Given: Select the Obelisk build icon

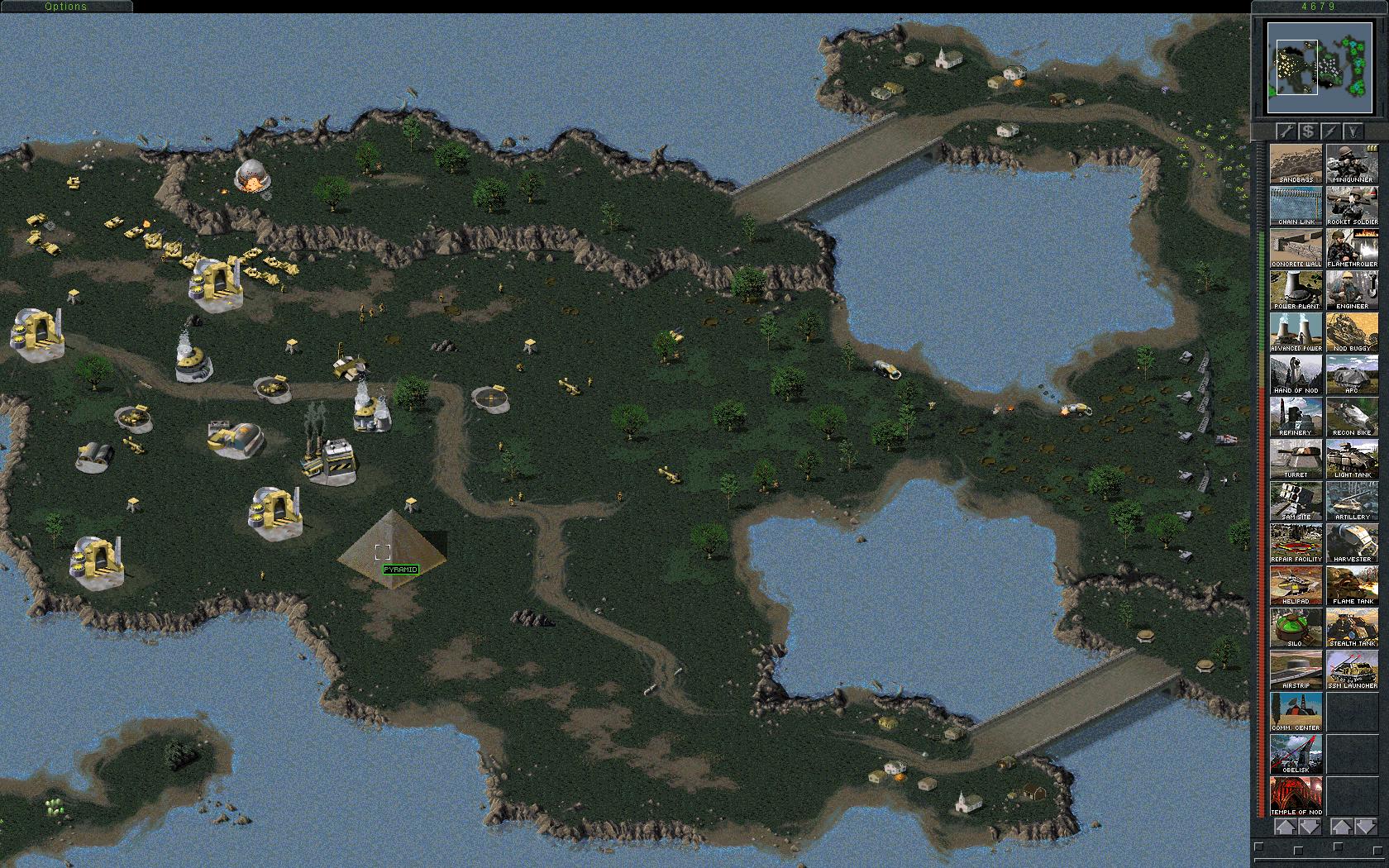Looking at the screenshot, I should pos(1295,752).
